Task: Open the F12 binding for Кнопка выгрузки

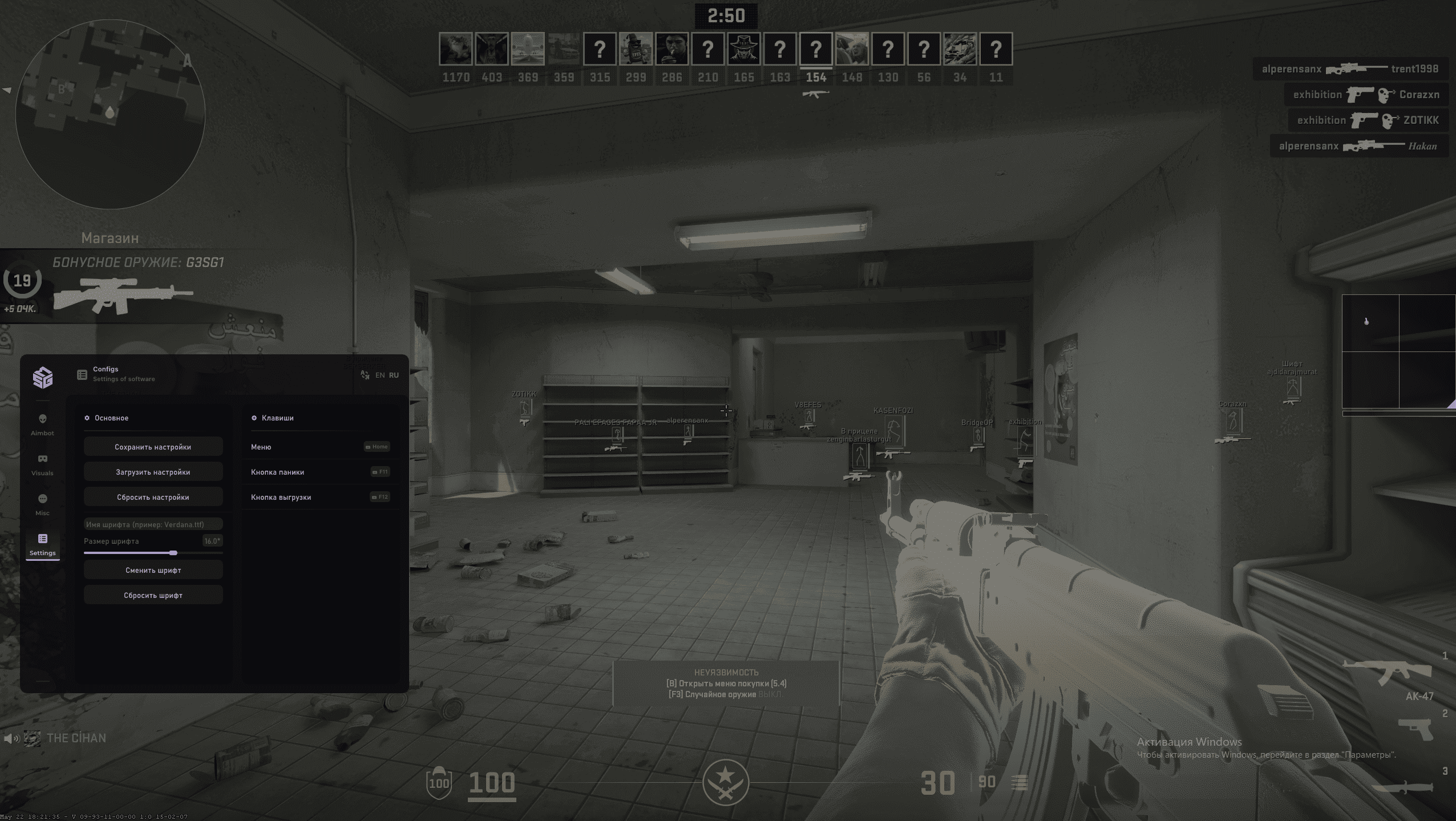Action: tap(381, 496)
